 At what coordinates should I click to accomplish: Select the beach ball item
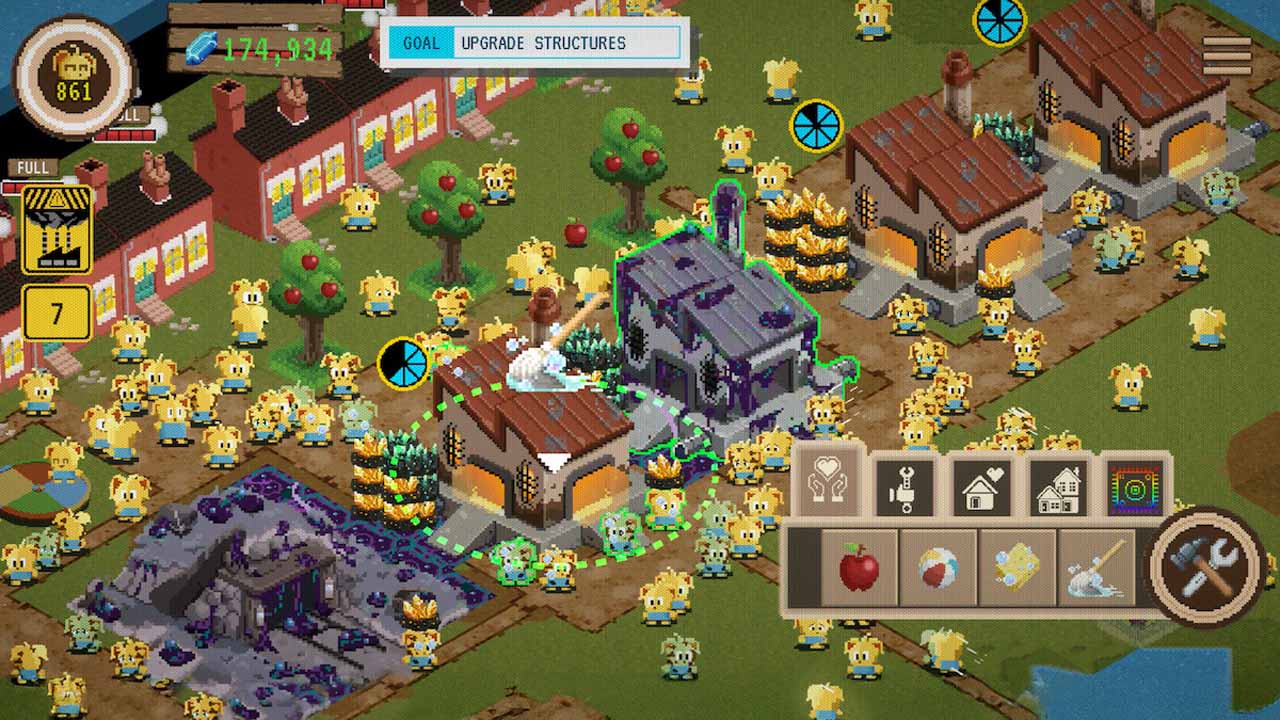[x=938, y=569]
